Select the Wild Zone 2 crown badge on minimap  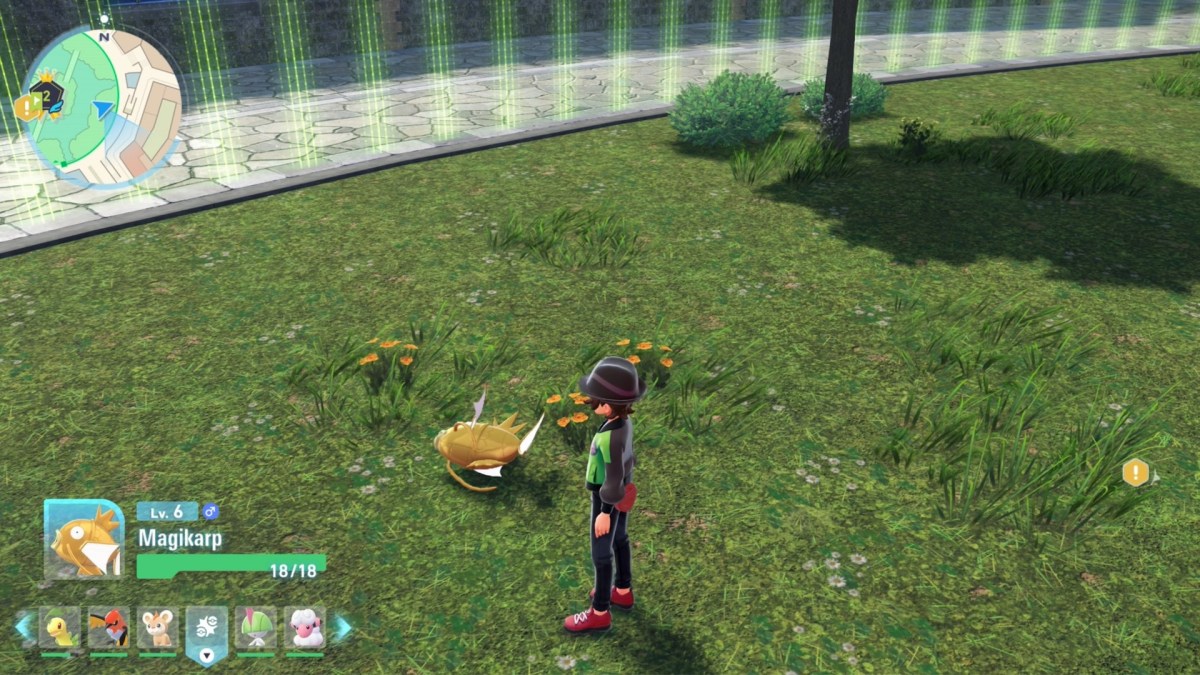point(46,95)
